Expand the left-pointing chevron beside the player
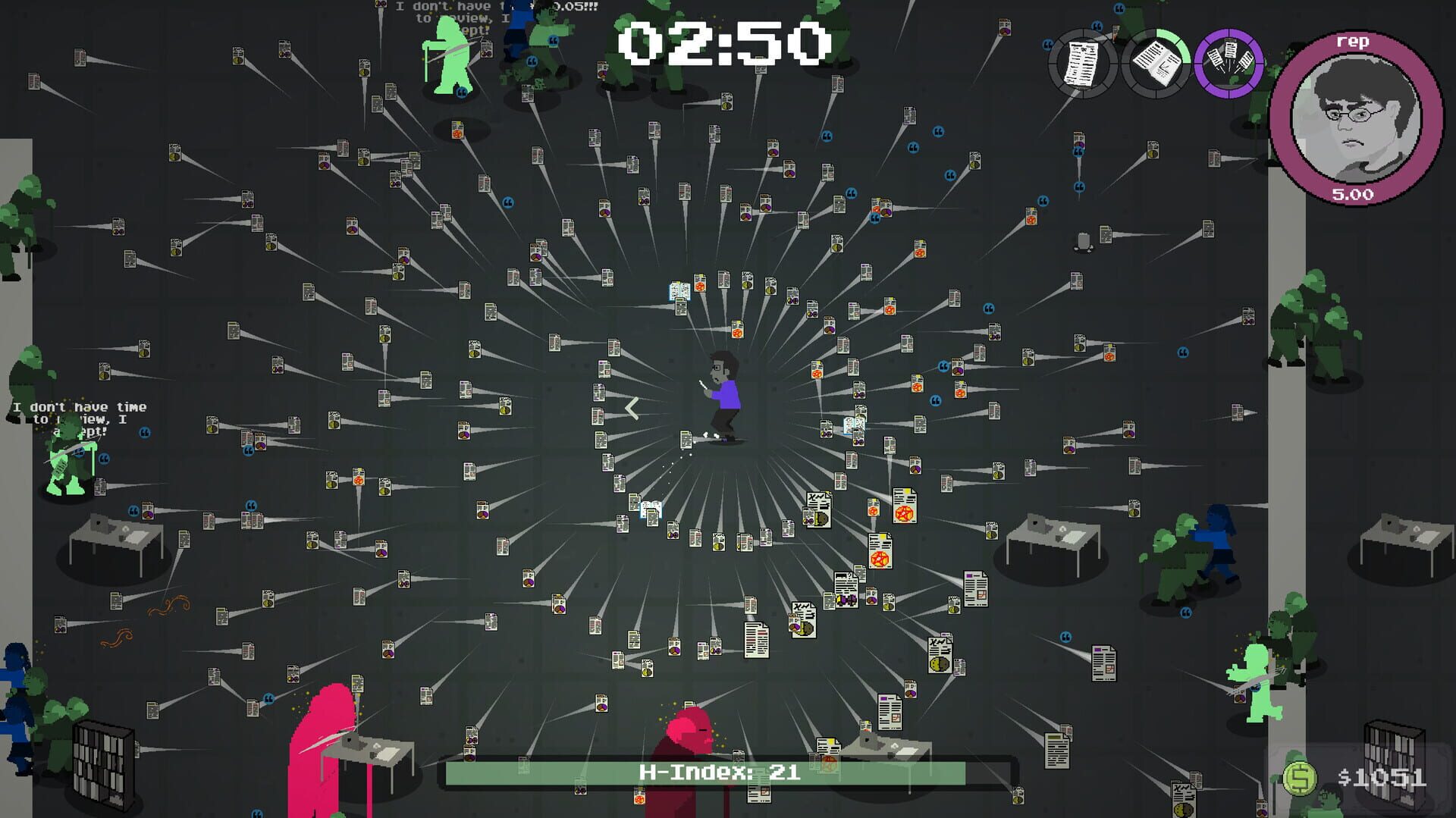 pyautogui.click(x=631, y=409)
